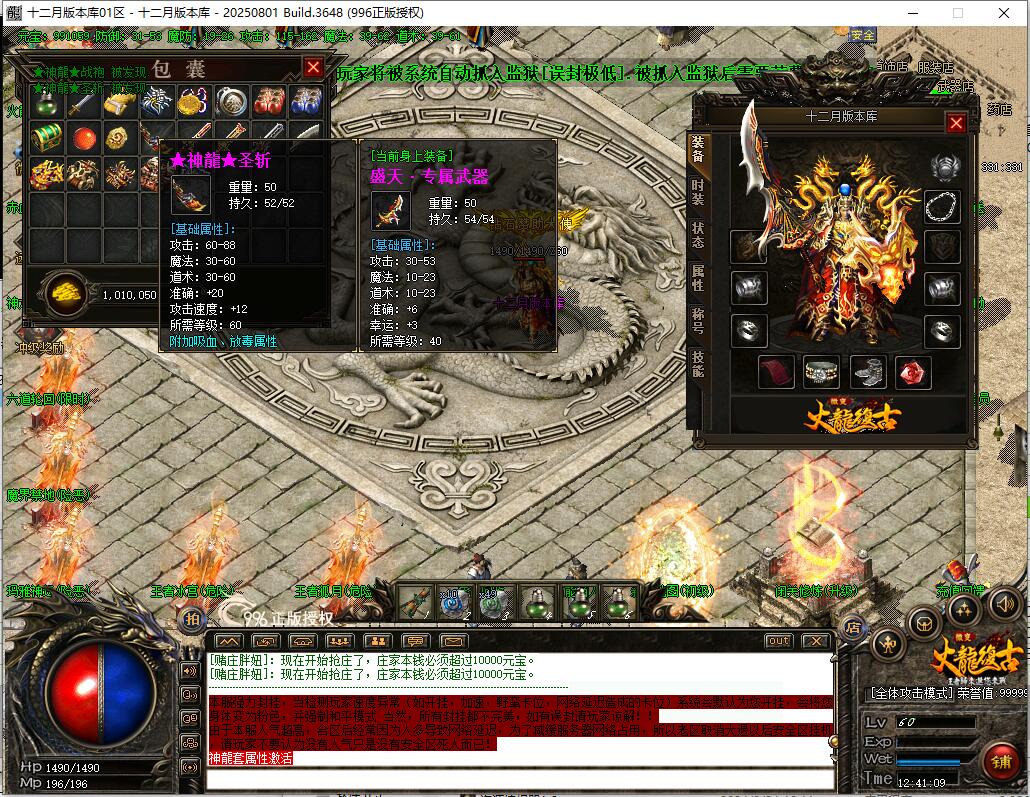Click the 'out' button above chat
Image resolution: width=1030 pixels, height=797 pixels.
(778, 641)
